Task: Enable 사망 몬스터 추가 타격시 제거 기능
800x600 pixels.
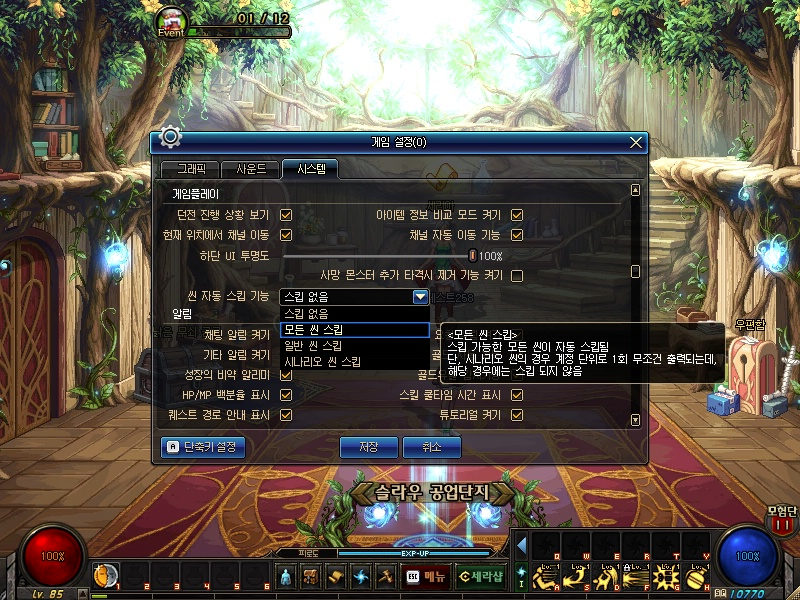Action: coord(517,275)
